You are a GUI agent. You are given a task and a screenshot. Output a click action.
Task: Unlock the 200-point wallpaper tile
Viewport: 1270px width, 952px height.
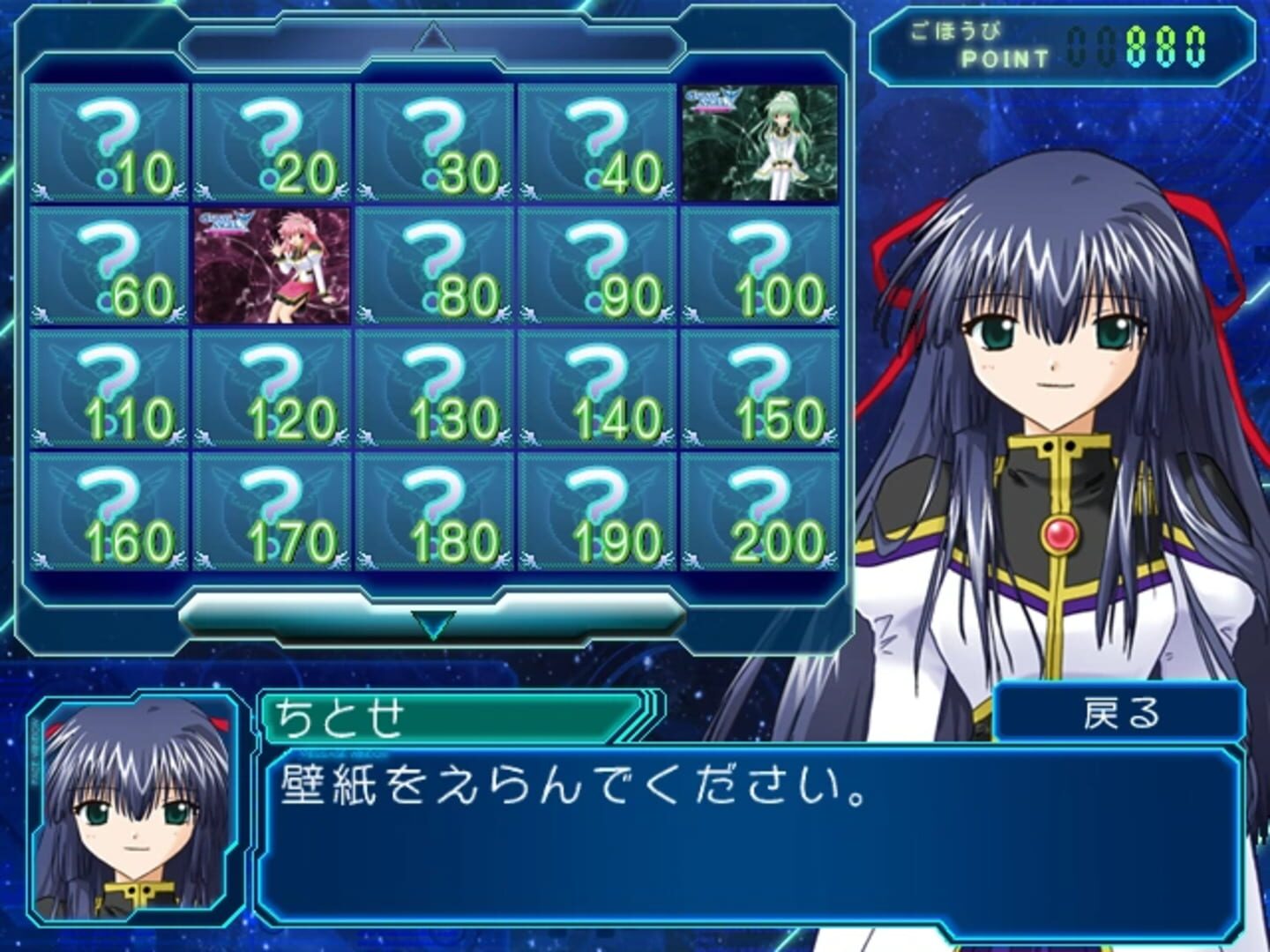(x=759, y=511)
